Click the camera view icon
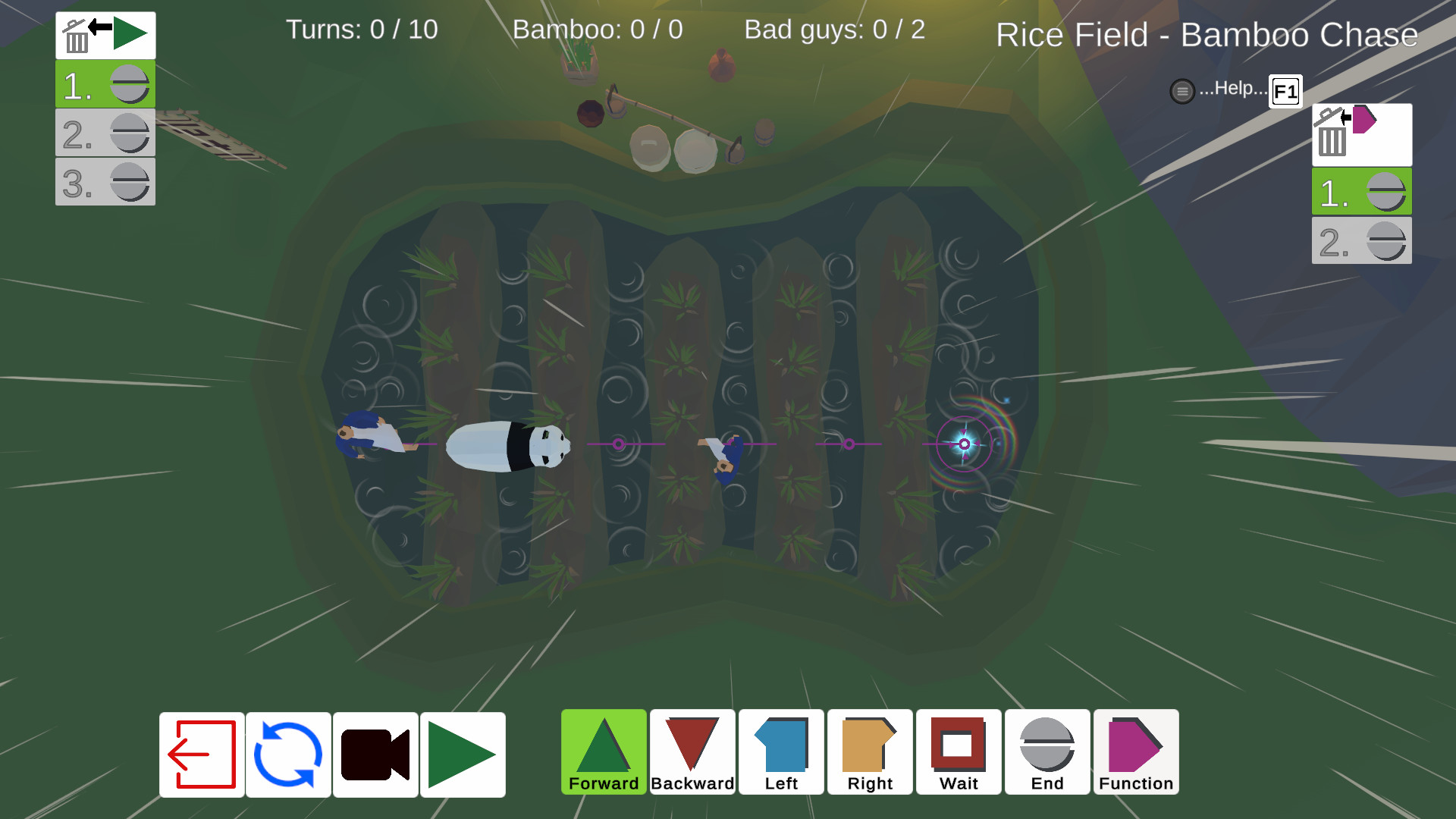This screenshot has width=1456, height=819. (x=375, y=753)
